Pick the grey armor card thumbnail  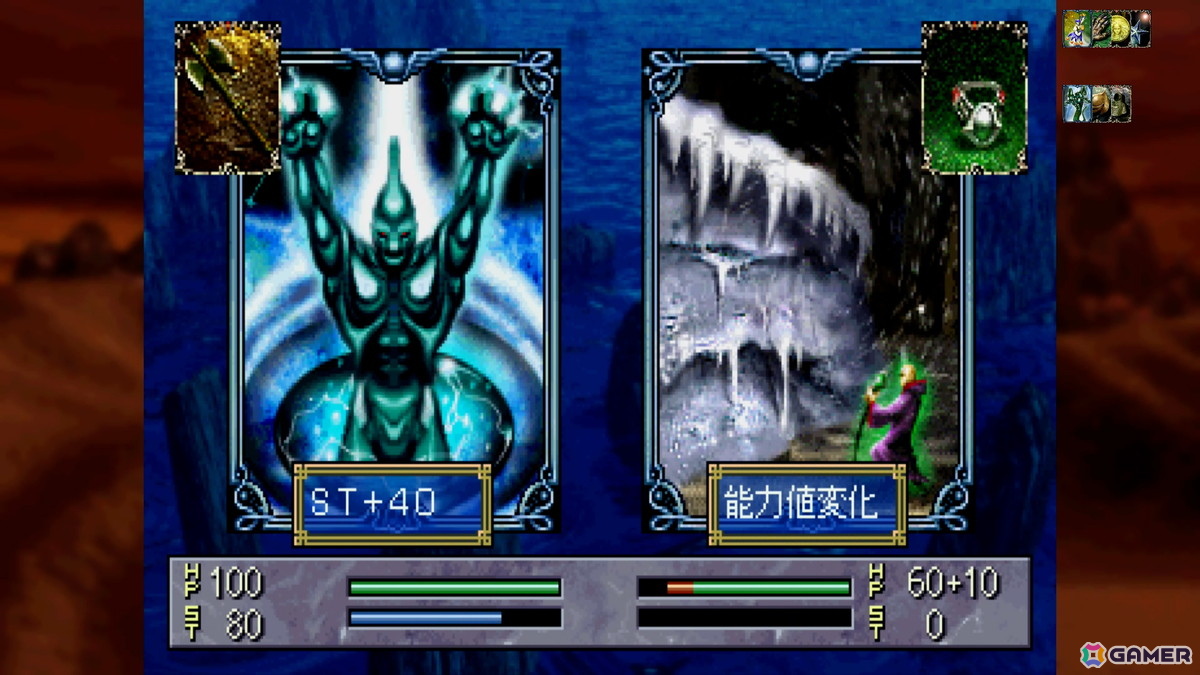tap(1120, 104)
